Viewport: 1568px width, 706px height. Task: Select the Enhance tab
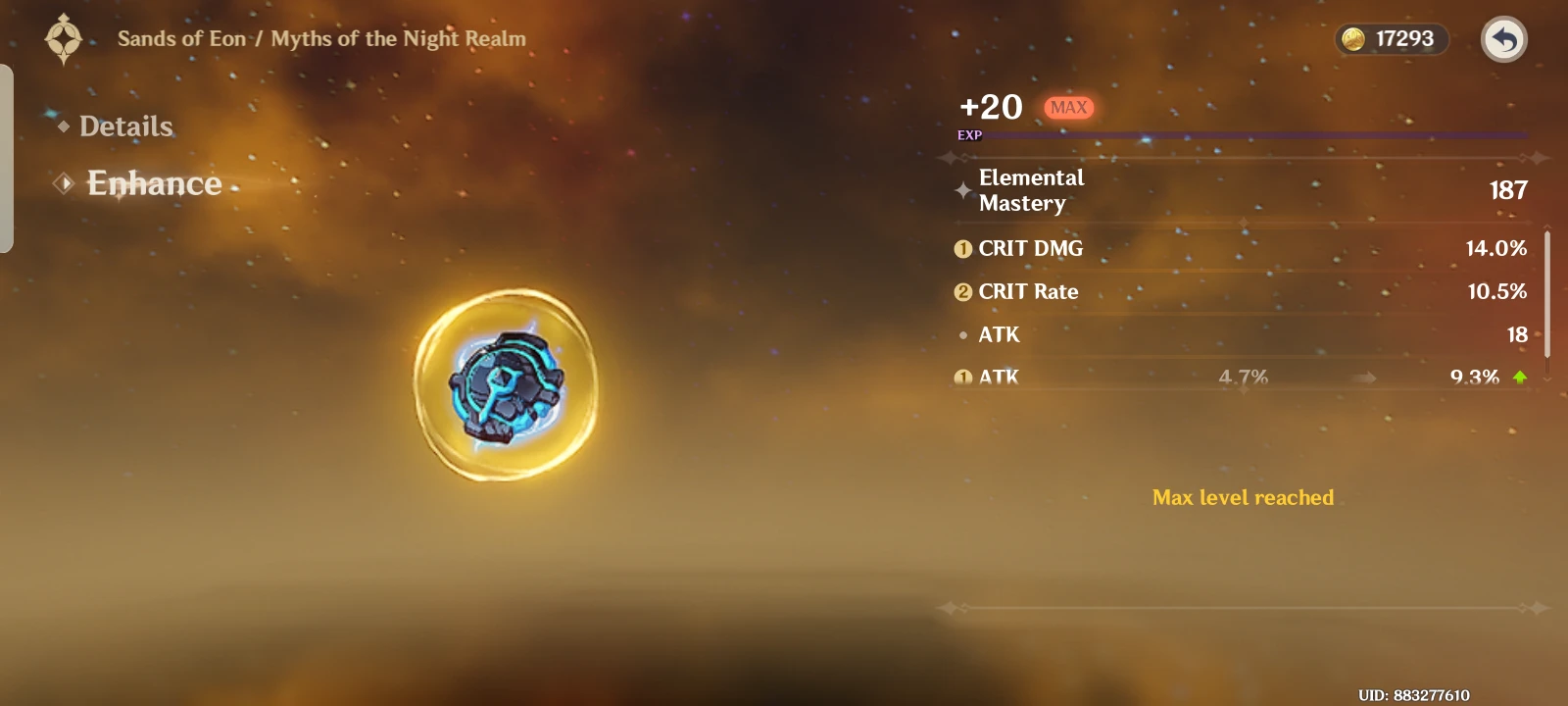pyautogui.click(x=155, y=183)
